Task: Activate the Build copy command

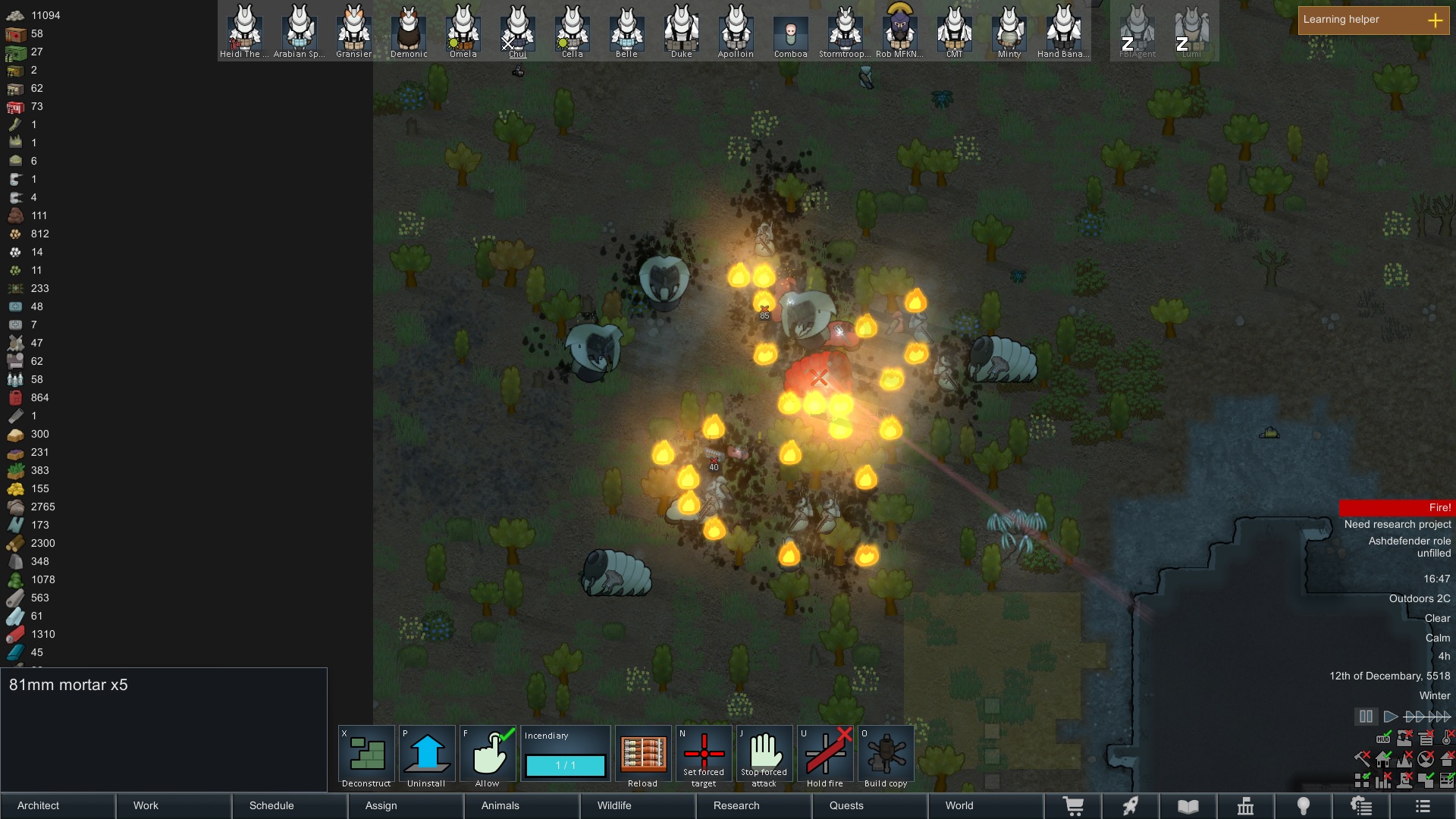Action: click(x=886, y=755)
